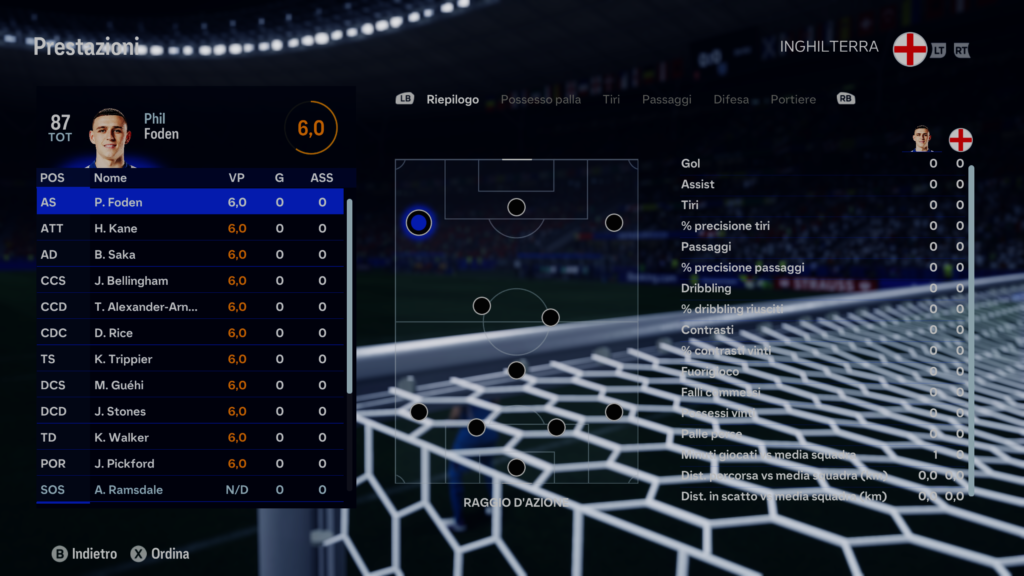Pick the D. Rice row

click(x=190, y=333)
